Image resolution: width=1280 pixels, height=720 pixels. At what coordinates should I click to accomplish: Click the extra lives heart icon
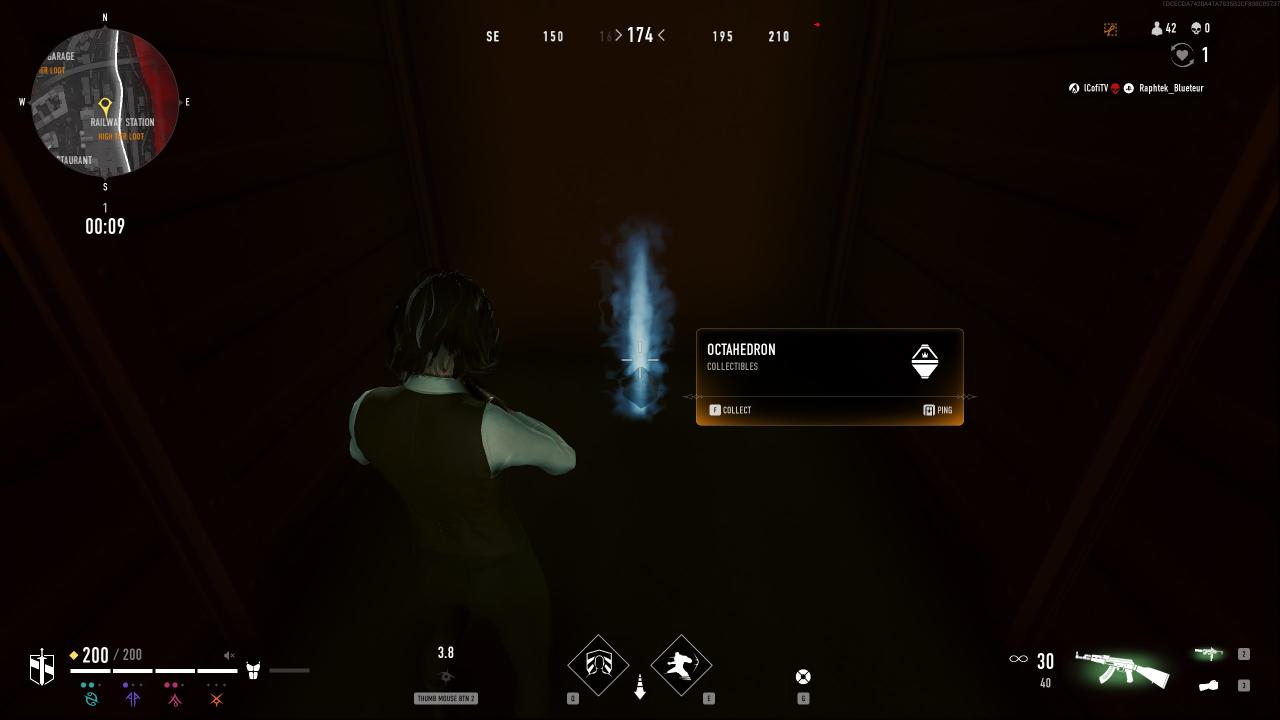(1182, 55)
